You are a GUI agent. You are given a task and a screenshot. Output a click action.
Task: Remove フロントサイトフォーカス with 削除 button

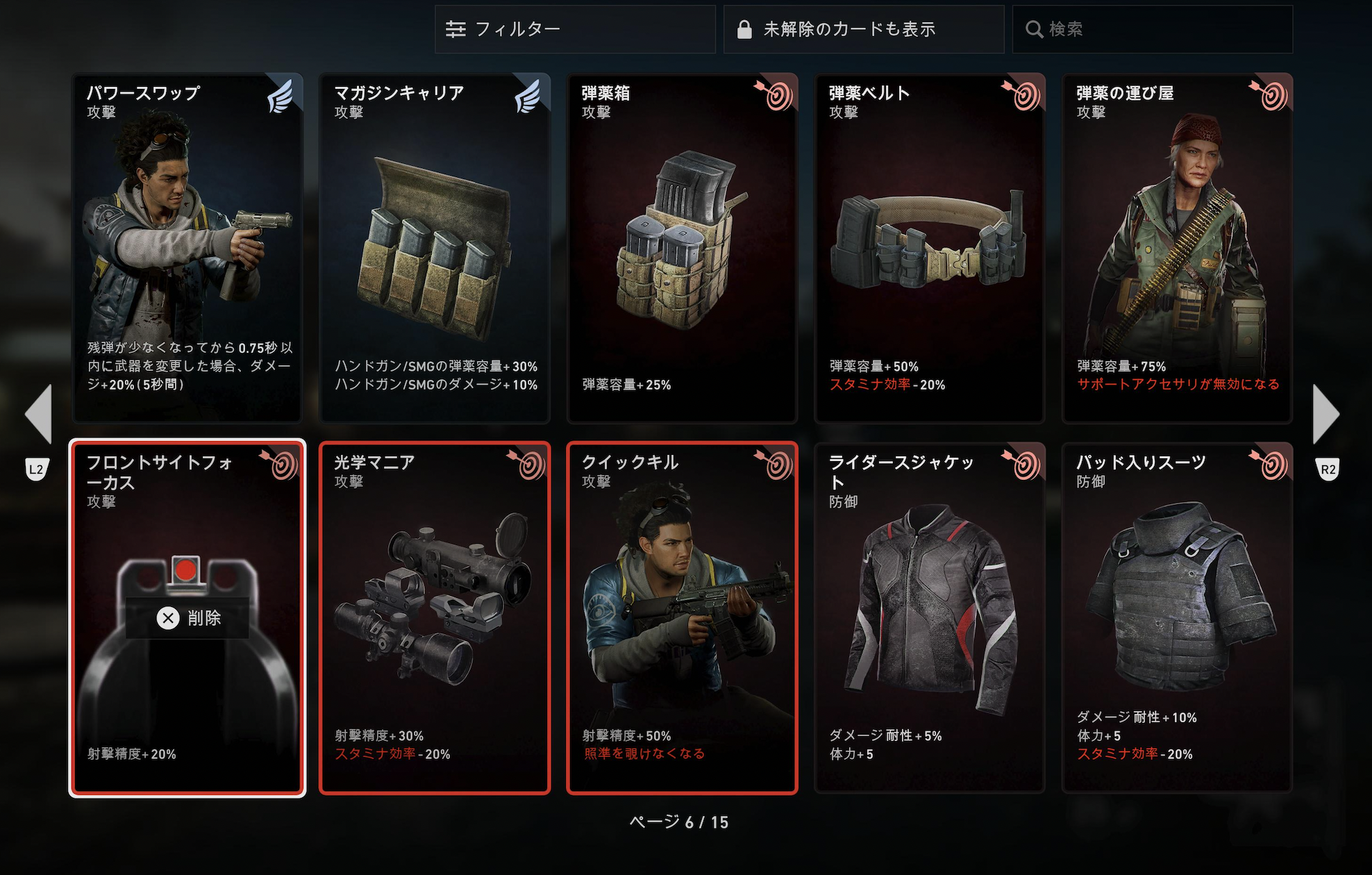coord(187,618)
